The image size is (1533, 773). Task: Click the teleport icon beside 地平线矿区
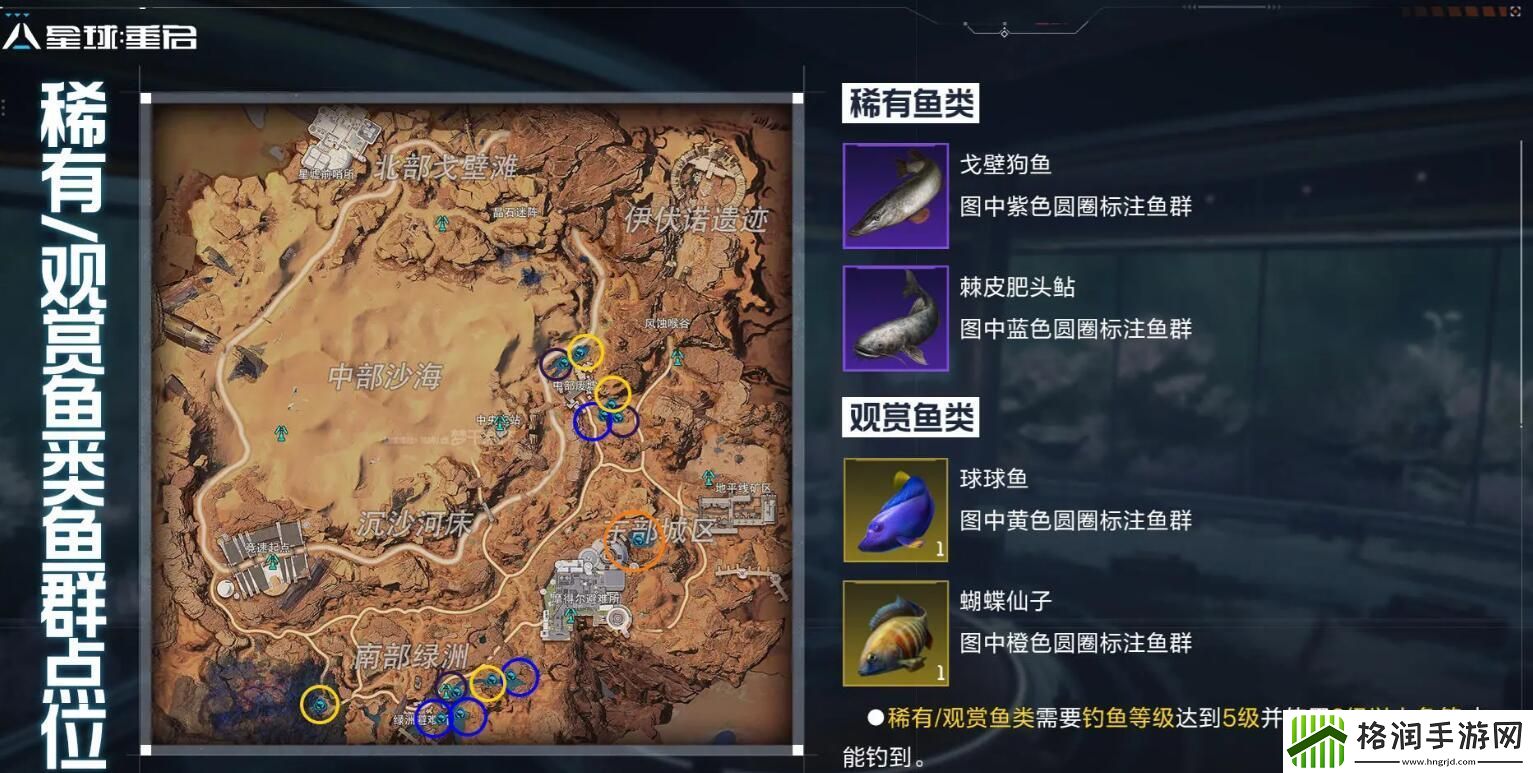click(x=707, y=477)
